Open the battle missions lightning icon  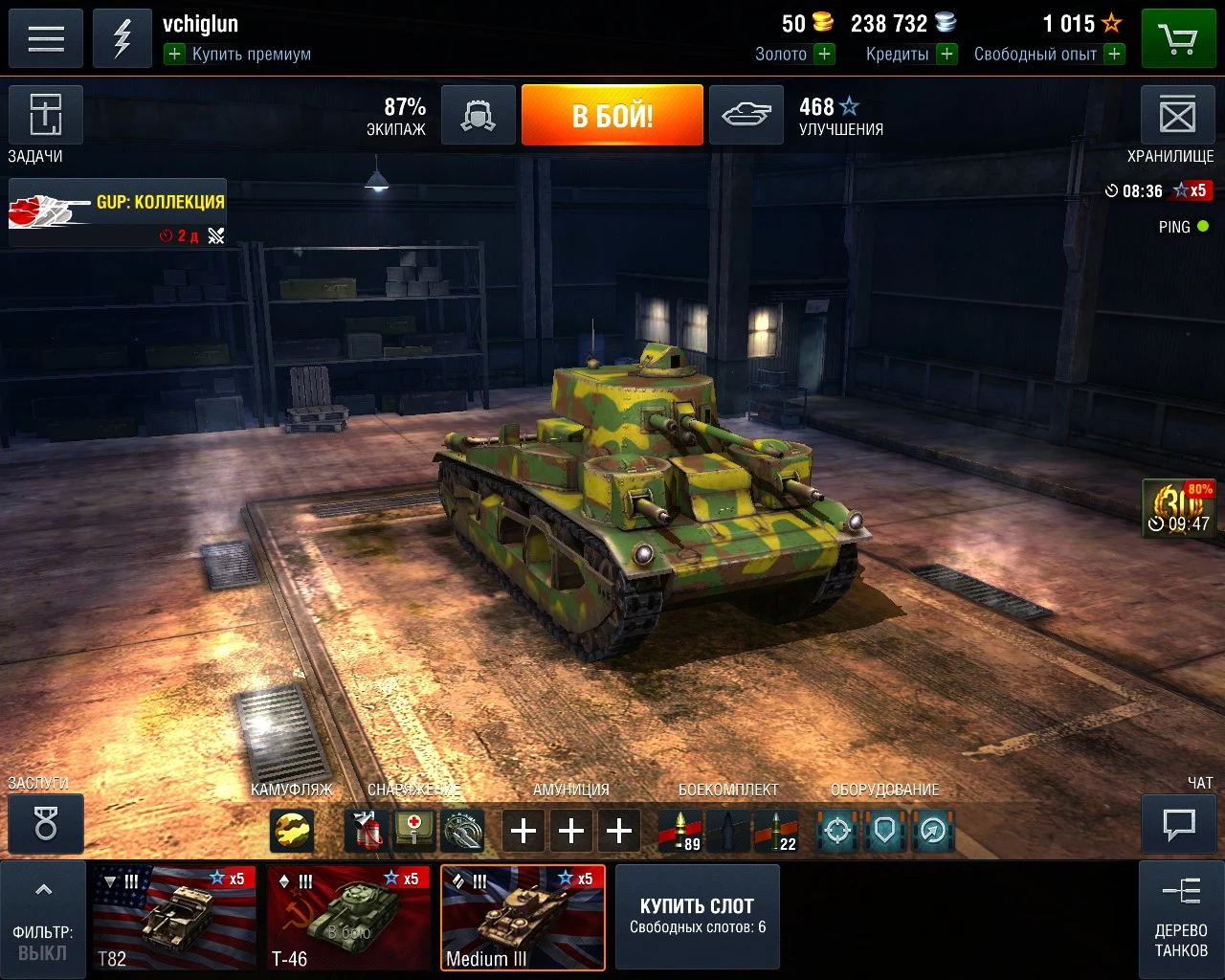click(x=122, y=38)
